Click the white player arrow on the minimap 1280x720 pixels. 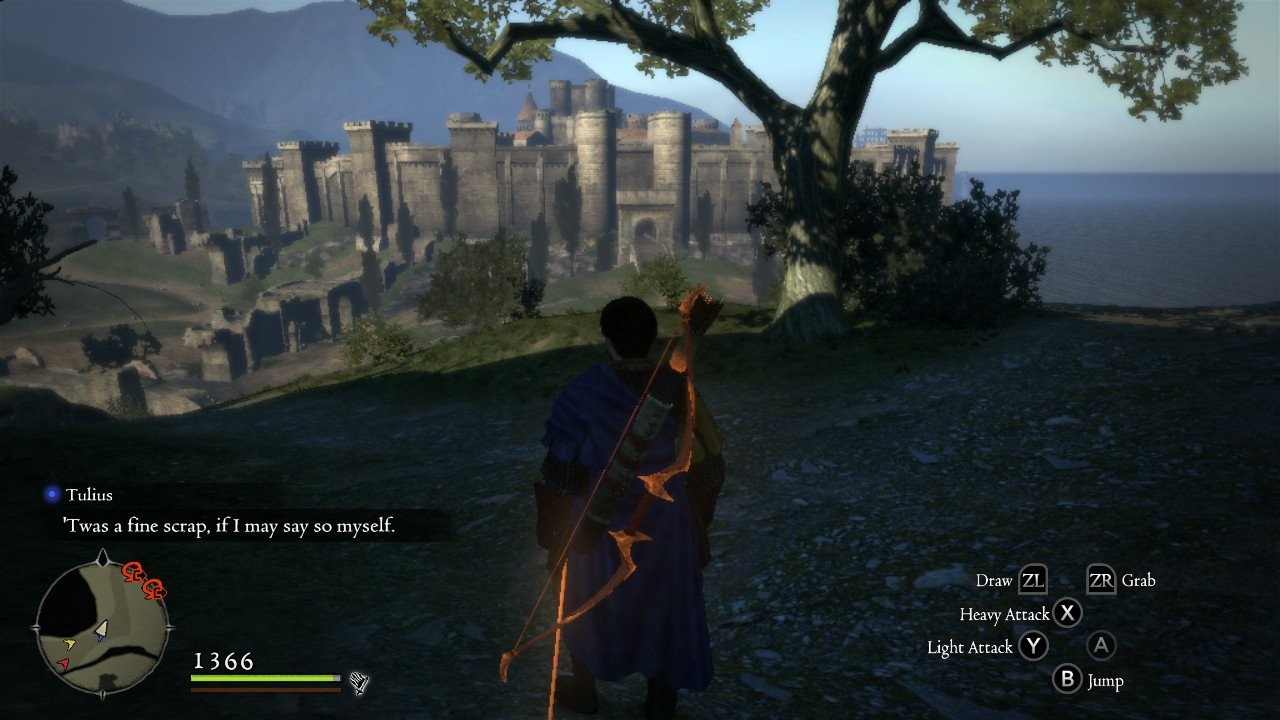pyautogui.click(x=101, y=629)
